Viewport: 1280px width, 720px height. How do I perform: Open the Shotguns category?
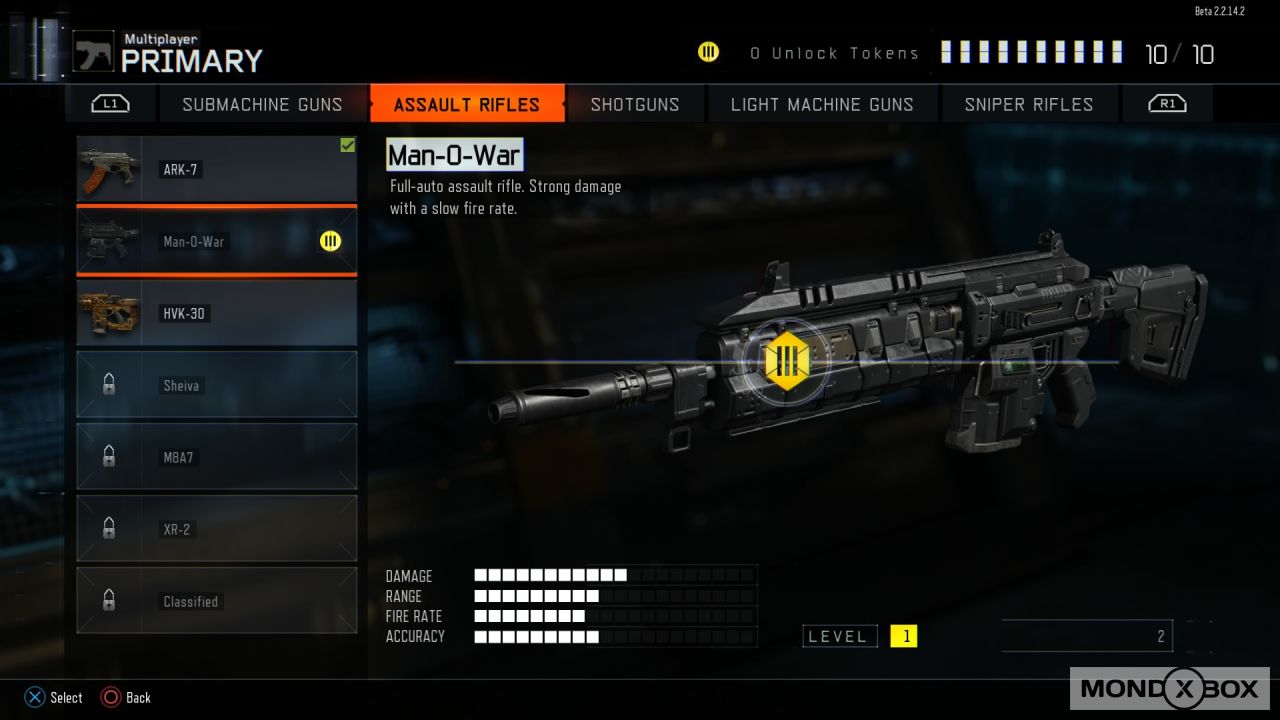[x=634, y=104]
